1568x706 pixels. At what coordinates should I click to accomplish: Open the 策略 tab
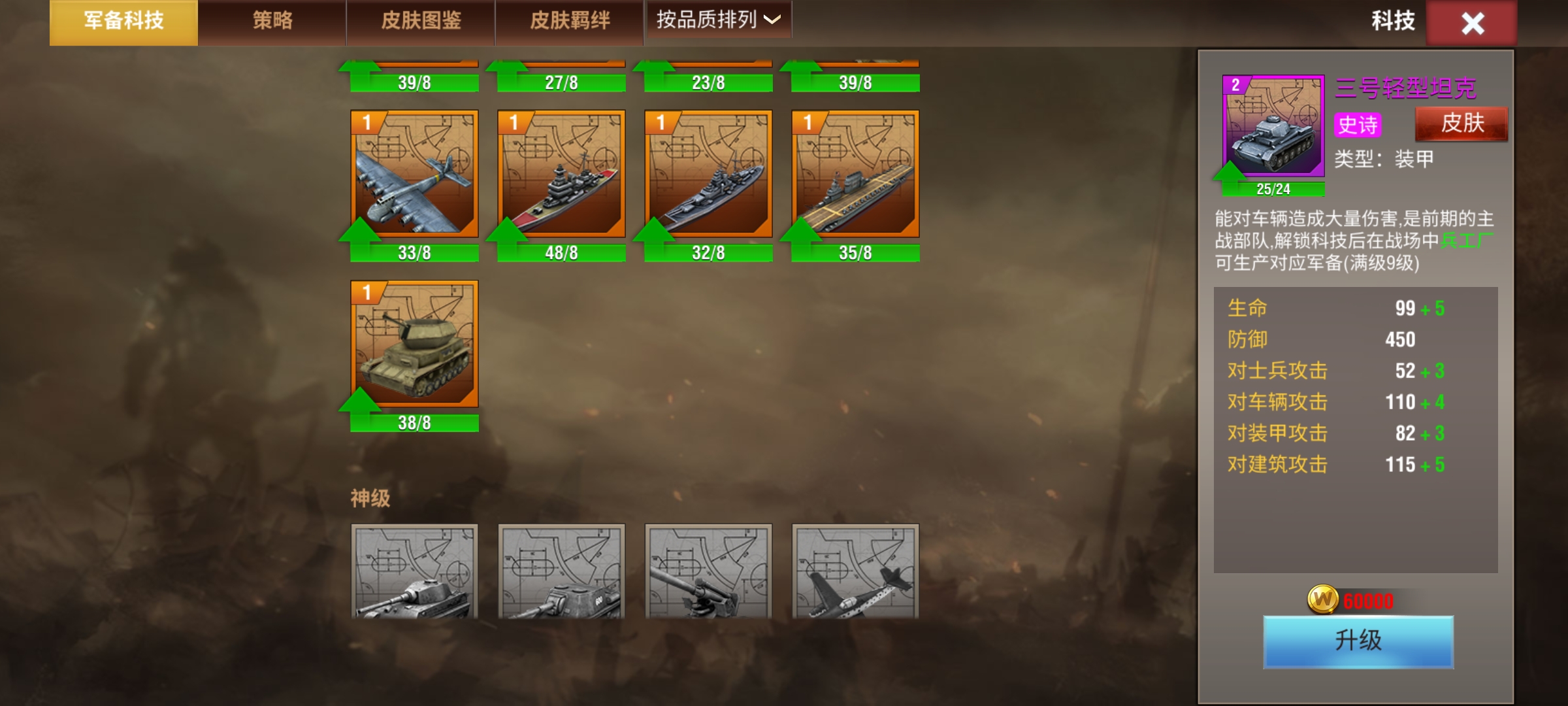[272, 22]
